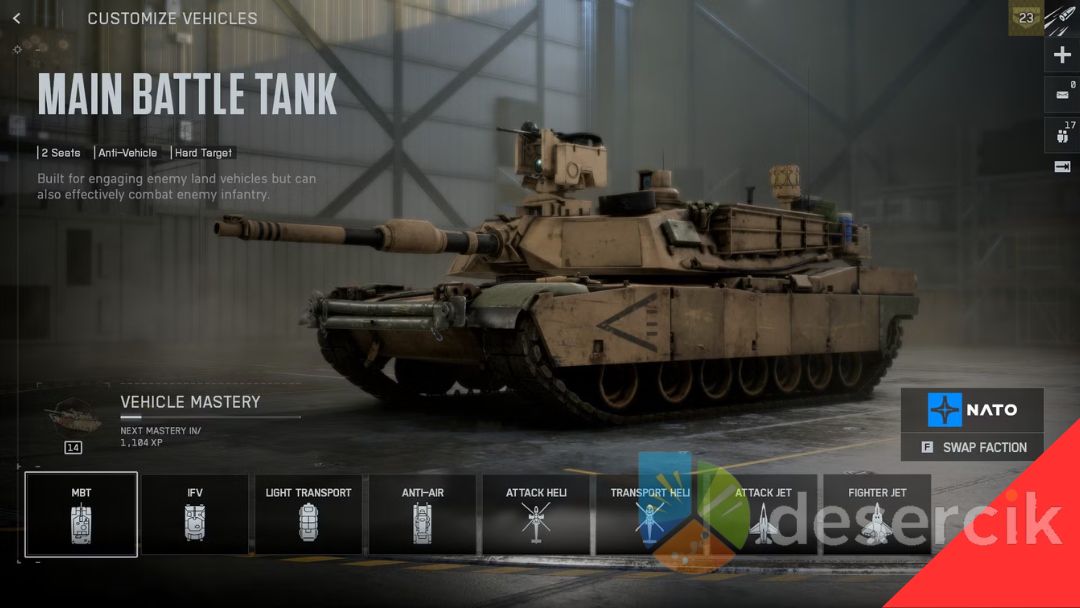Click the NATO faction badge
The image size is (1080, 608).
click(972, 410)
